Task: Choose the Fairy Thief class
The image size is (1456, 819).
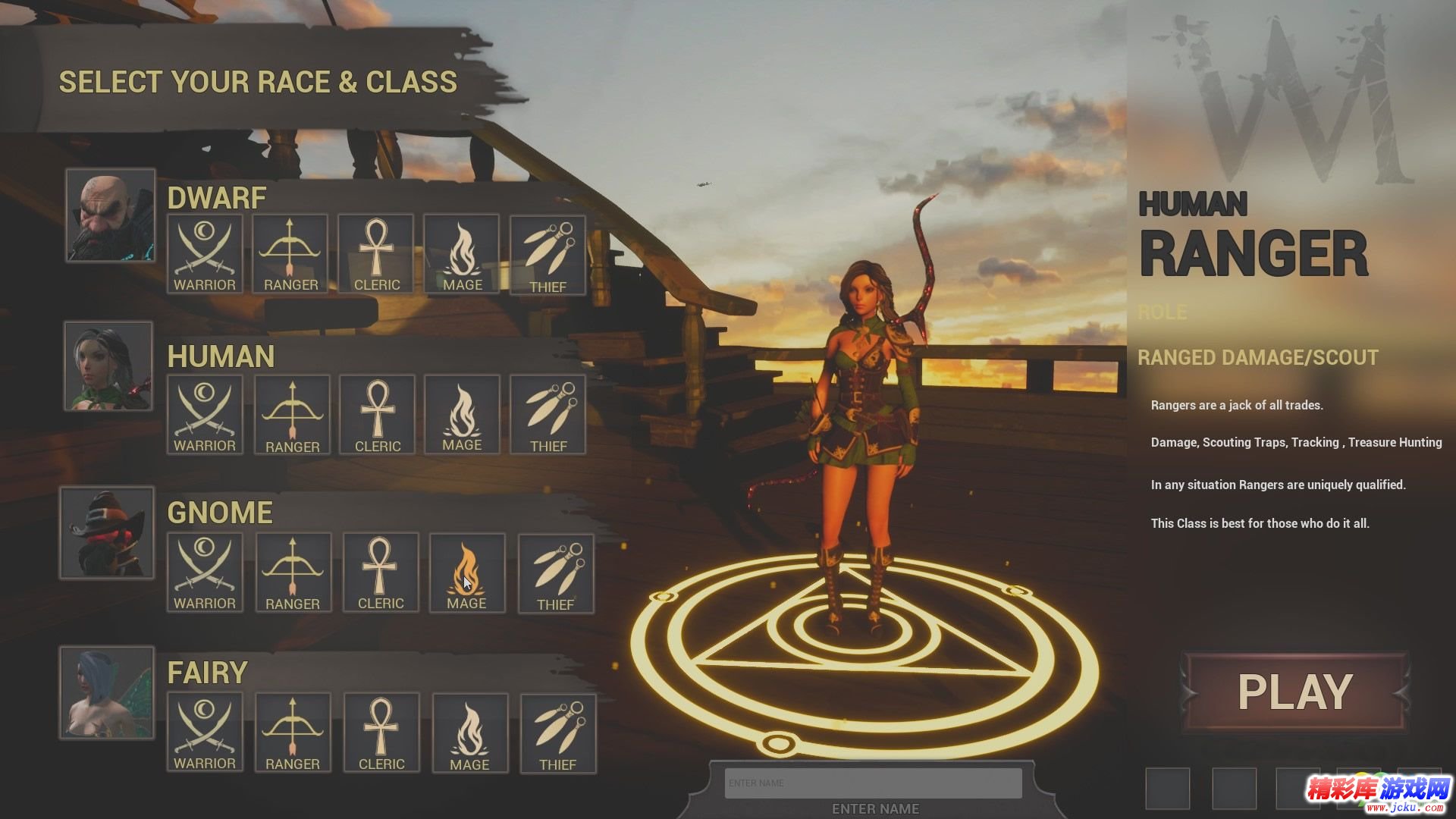Action: (x=557, y=734)
